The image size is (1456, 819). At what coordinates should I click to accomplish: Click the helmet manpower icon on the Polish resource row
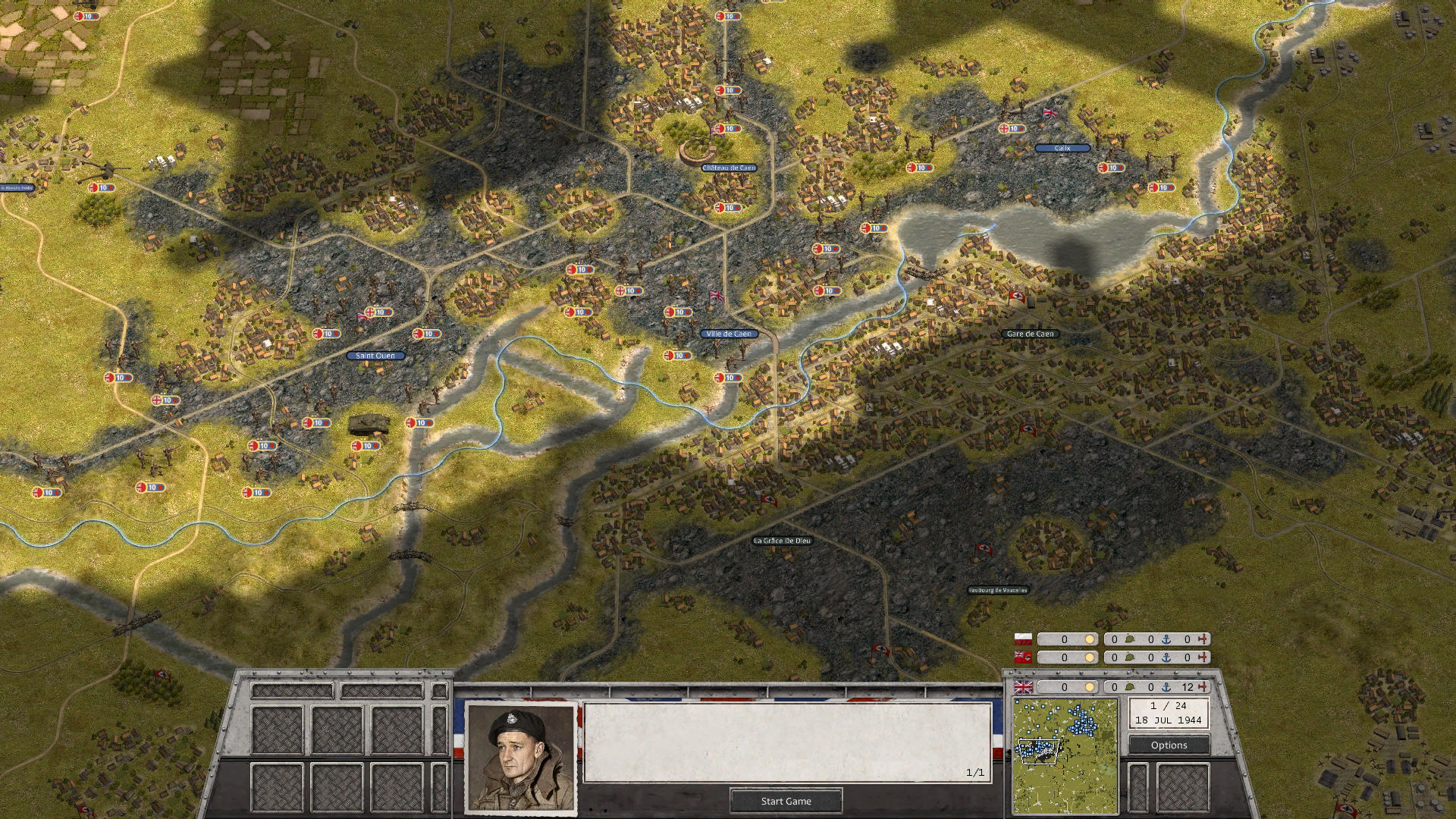(1129, 639)
